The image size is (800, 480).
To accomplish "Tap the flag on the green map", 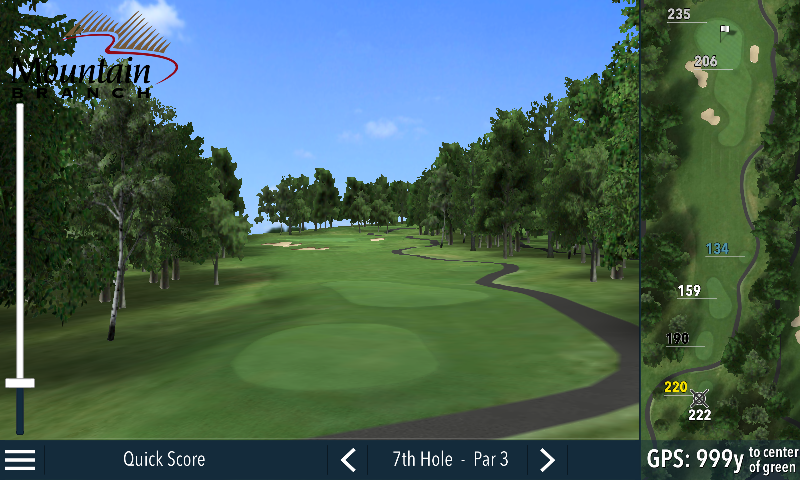I will click(x=725, y=31).
